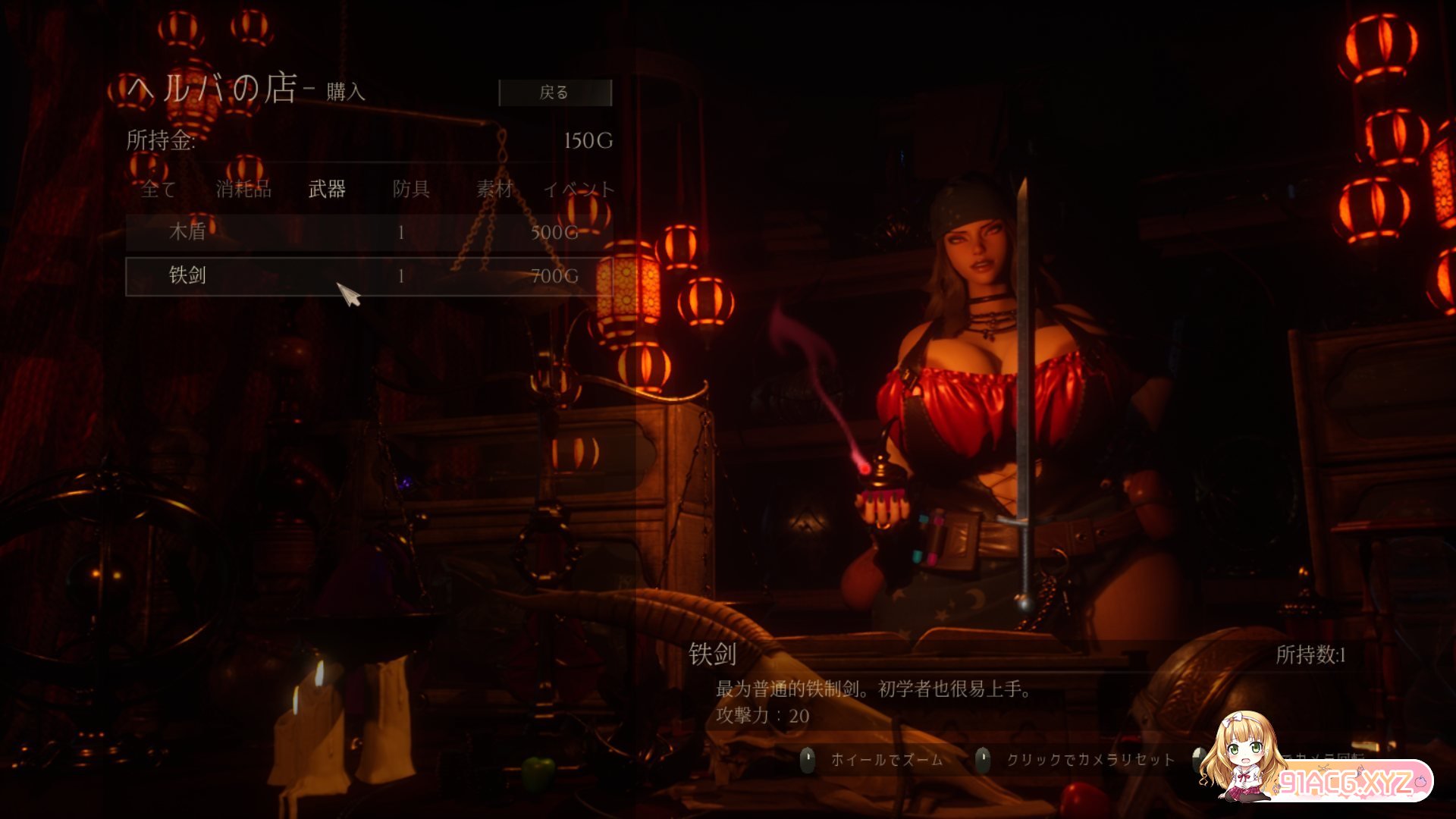
Task: Switch to the 全て category tab
Action: click(158, 189)
